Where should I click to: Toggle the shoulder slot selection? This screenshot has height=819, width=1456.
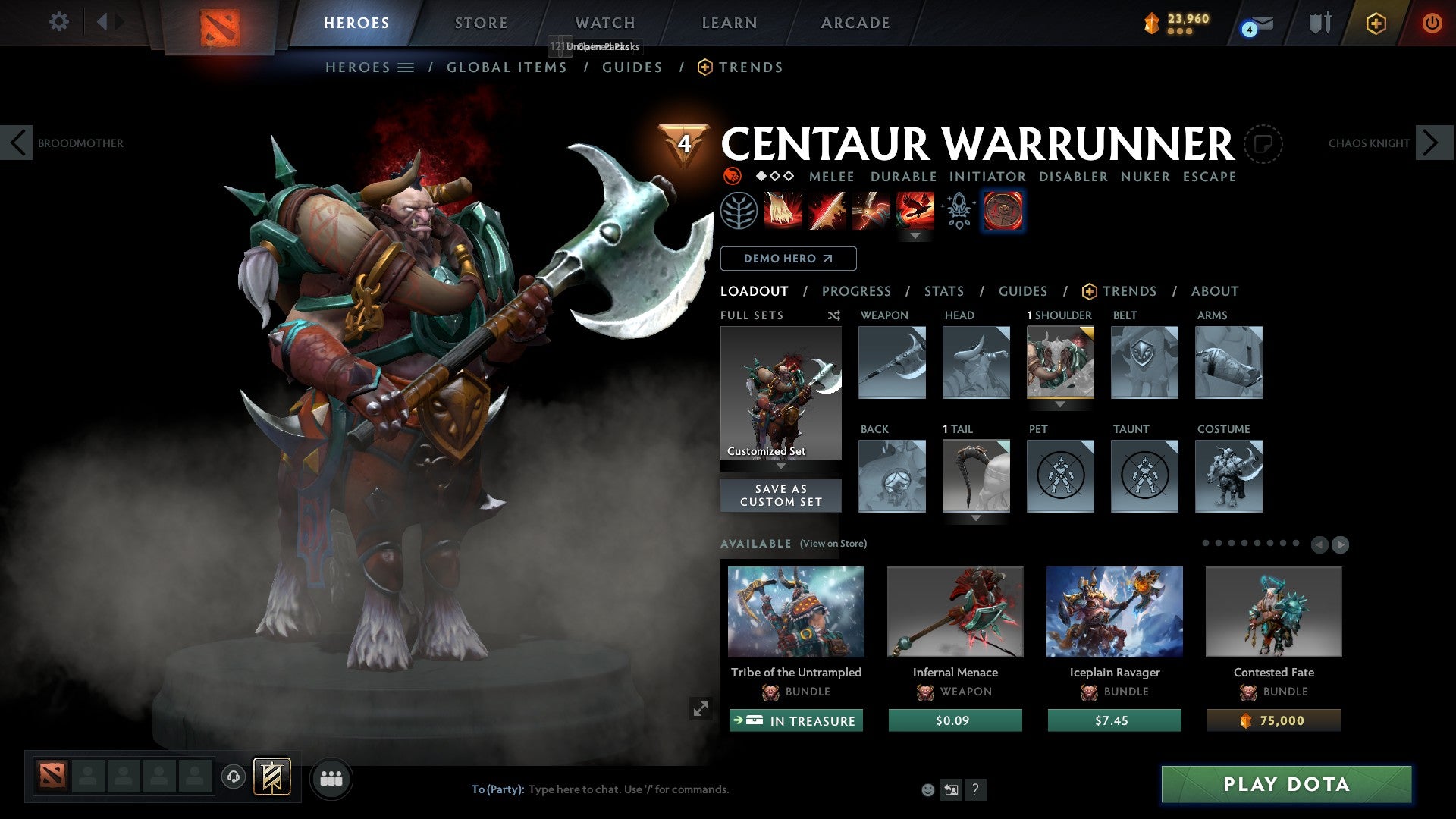click(x=1060, y=362)
